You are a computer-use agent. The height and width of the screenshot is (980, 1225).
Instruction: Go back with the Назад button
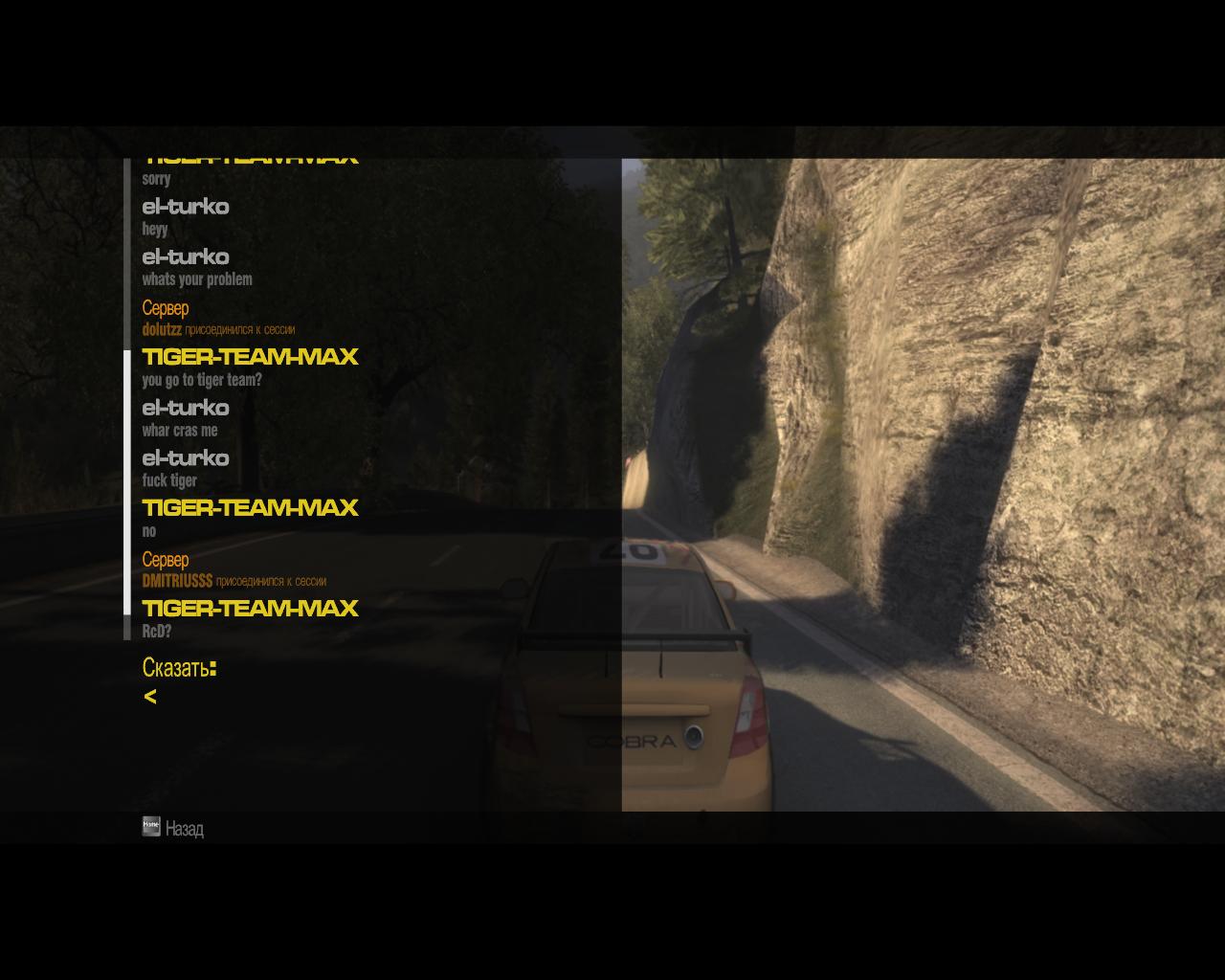173,828
